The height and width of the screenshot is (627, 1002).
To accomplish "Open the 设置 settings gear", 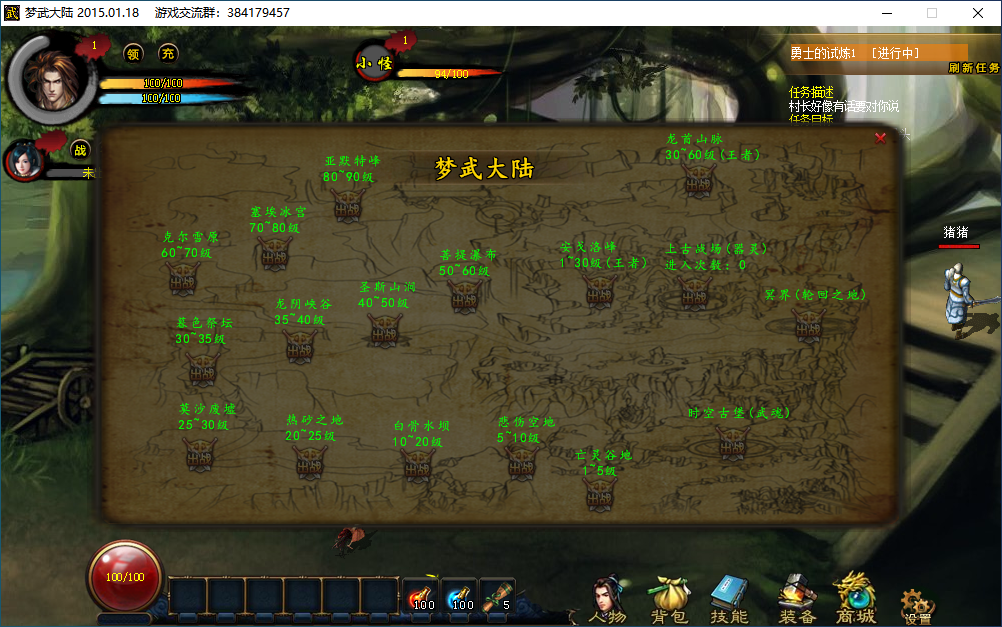I will [917, 604].
